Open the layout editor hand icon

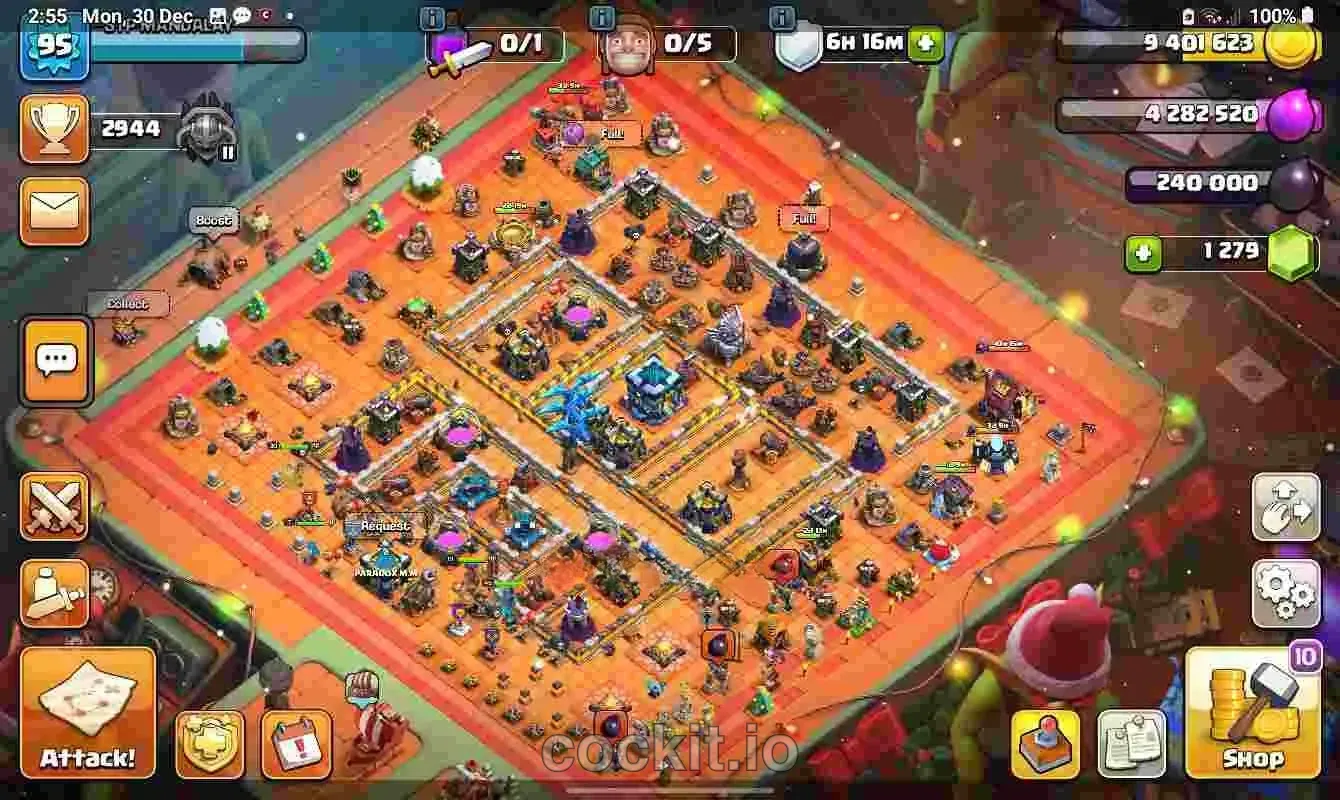tap(1286, 508)
